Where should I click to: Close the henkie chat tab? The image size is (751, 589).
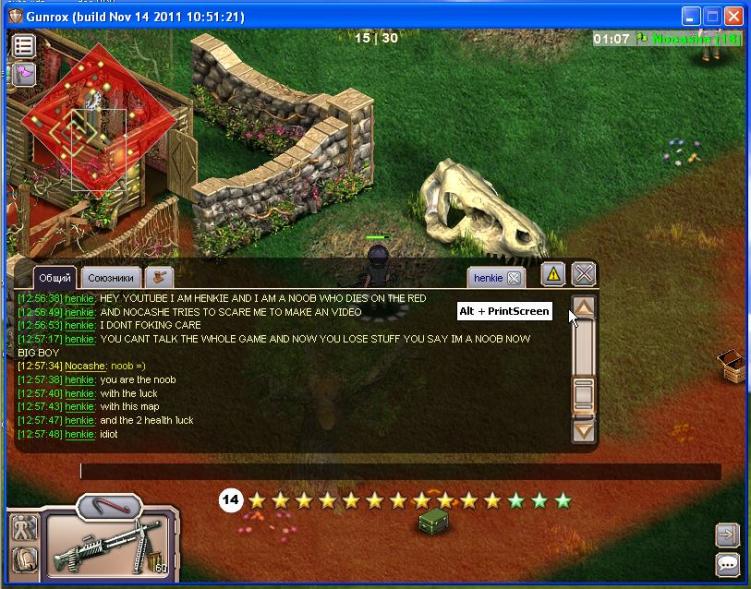513,277
